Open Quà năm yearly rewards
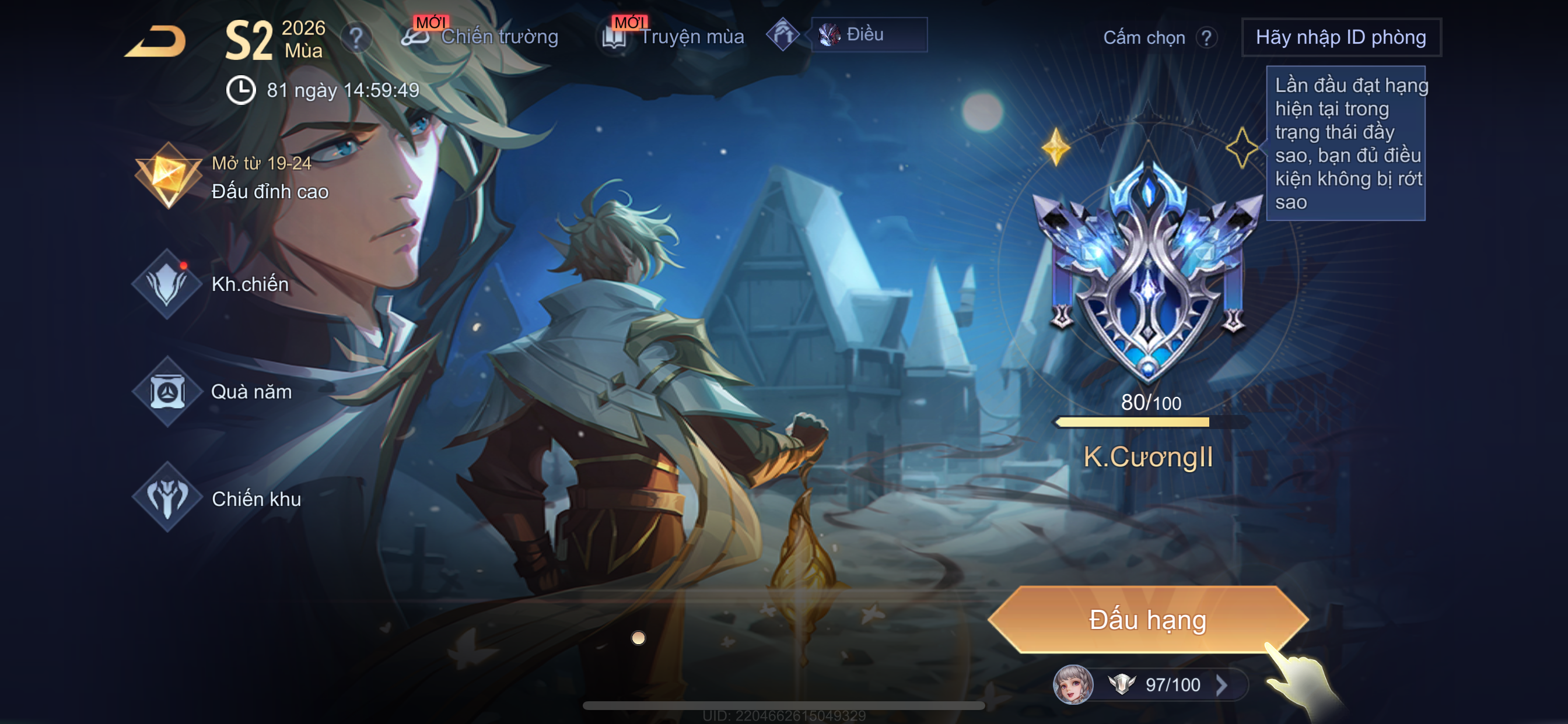1568x724 pixels. (x=213, y=392)
